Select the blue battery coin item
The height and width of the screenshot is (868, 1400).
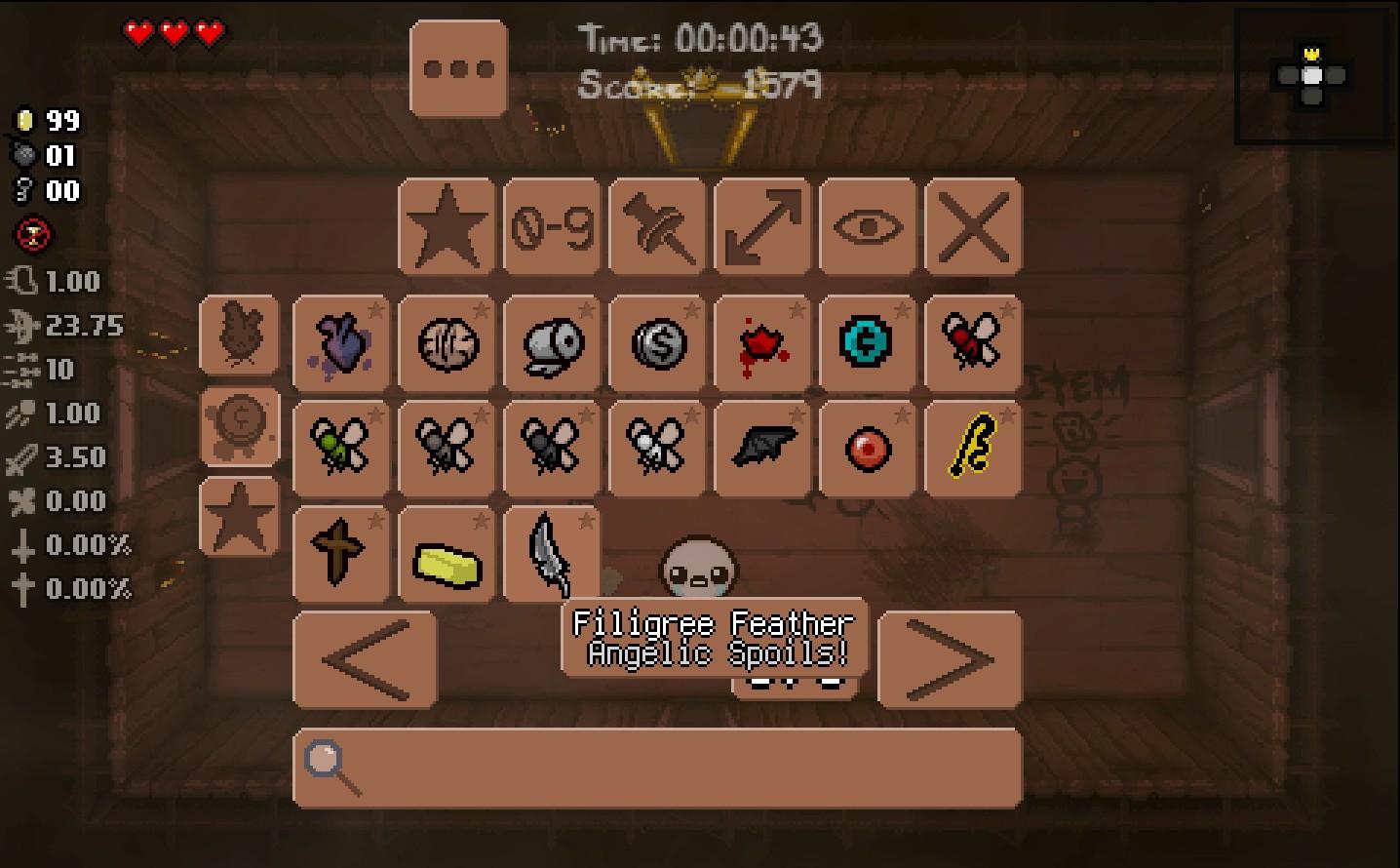tap(867, 344)
